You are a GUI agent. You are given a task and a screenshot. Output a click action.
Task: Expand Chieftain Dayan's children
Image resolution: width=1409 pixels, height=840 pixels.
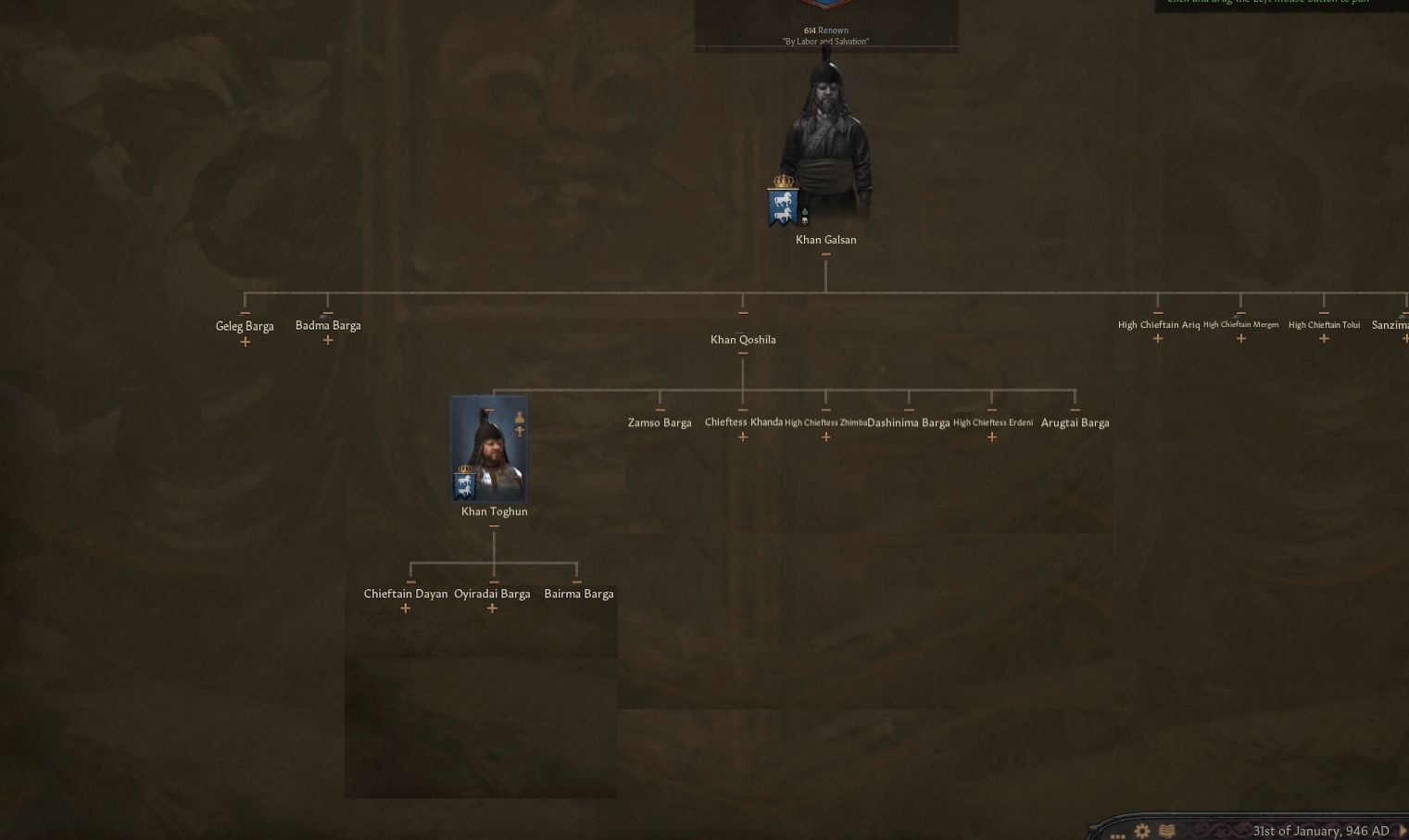[x=405, y=608]
